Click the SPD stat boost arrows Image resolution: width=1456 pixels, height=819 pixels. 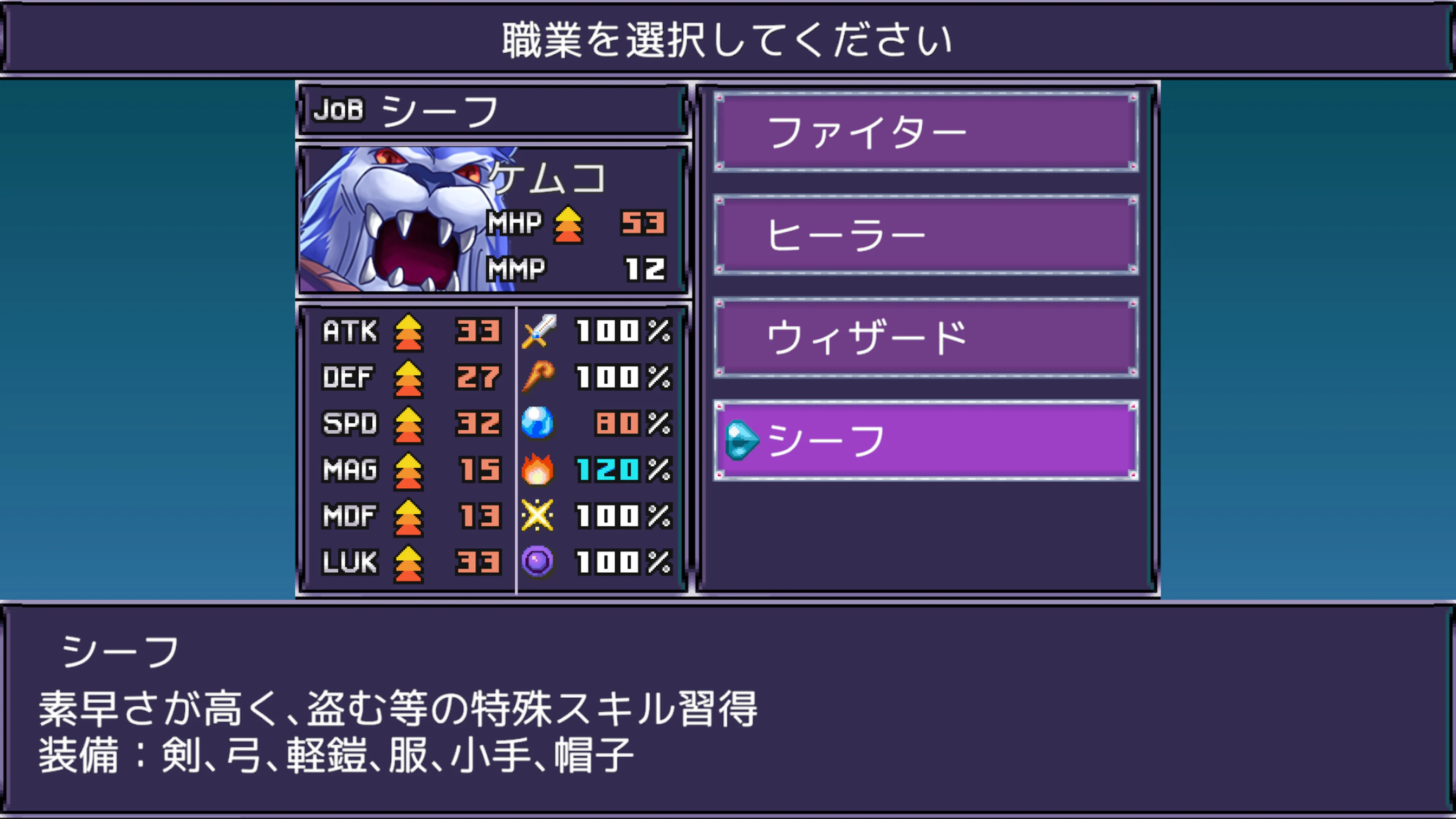409,424
